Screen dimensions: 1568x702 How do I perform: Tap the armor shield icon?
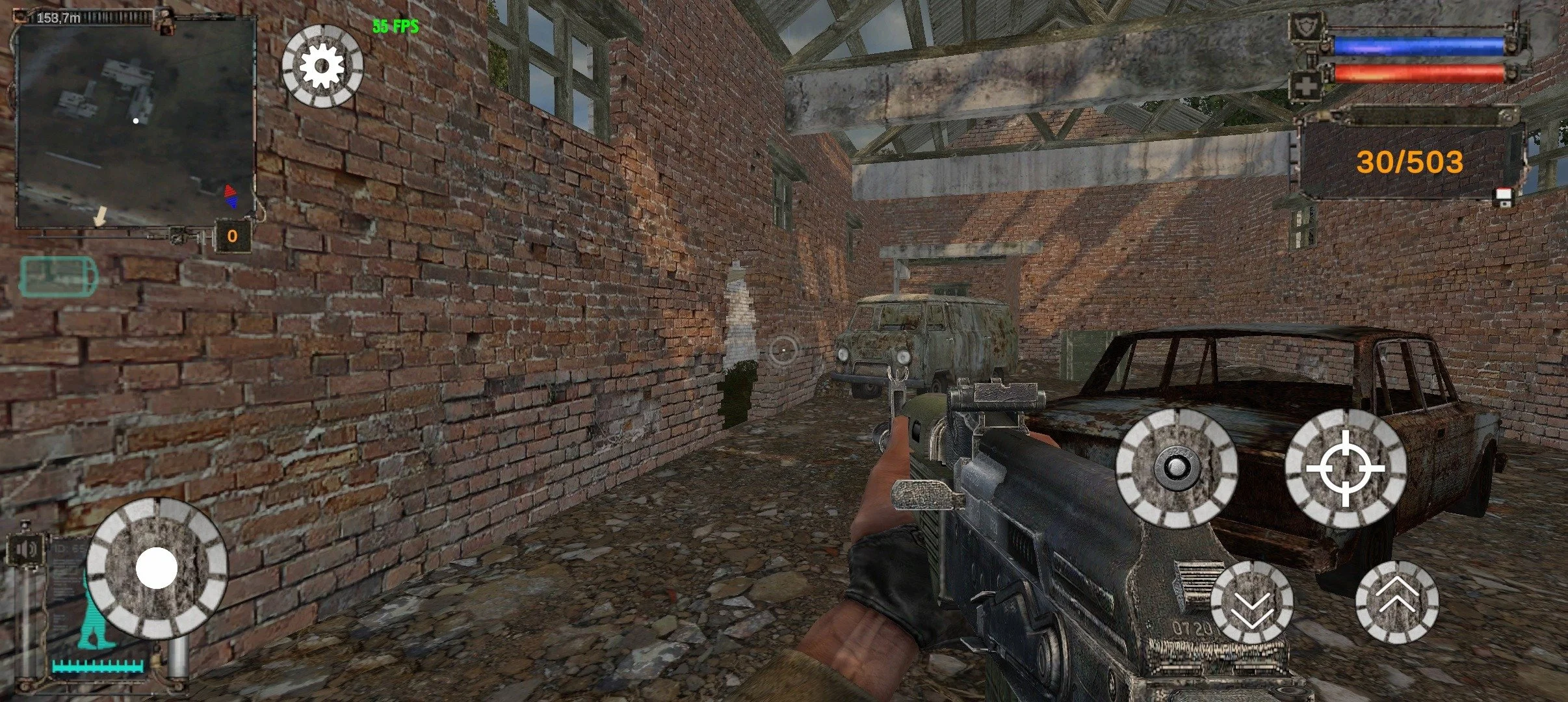point(1306,29)
